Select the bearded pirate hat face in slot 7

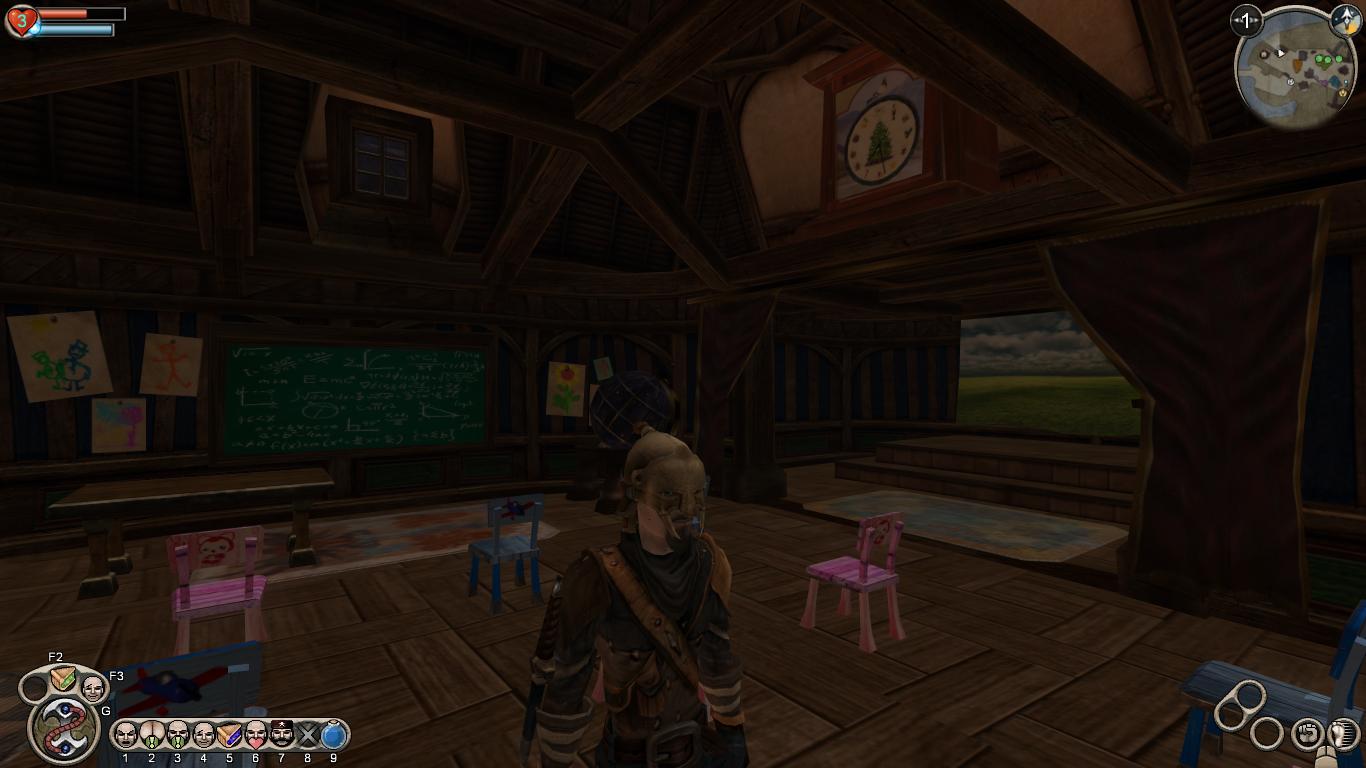click(x=282, y=735)
